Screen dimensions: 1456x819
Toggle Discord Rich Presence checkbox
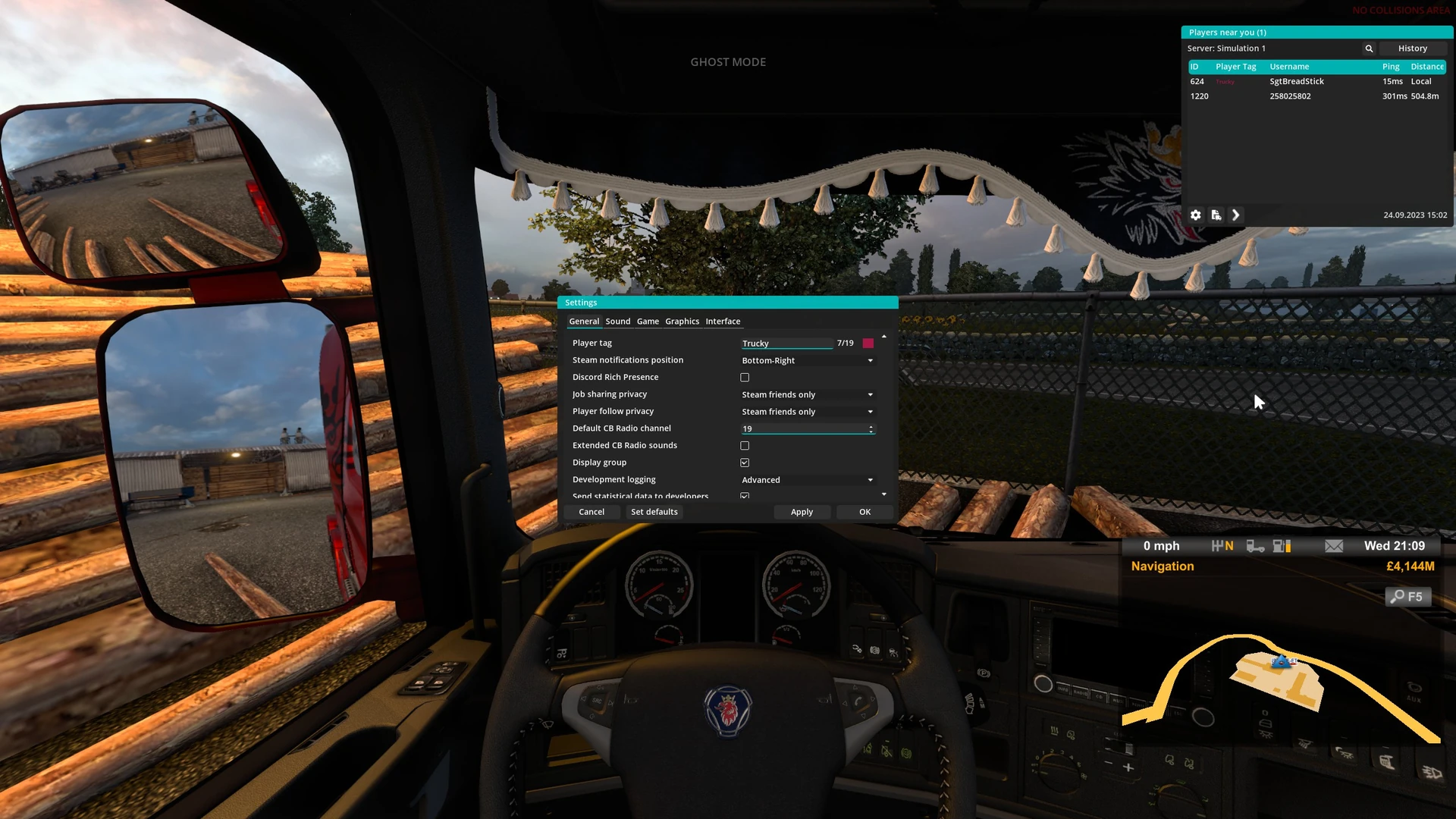(745, 378)
